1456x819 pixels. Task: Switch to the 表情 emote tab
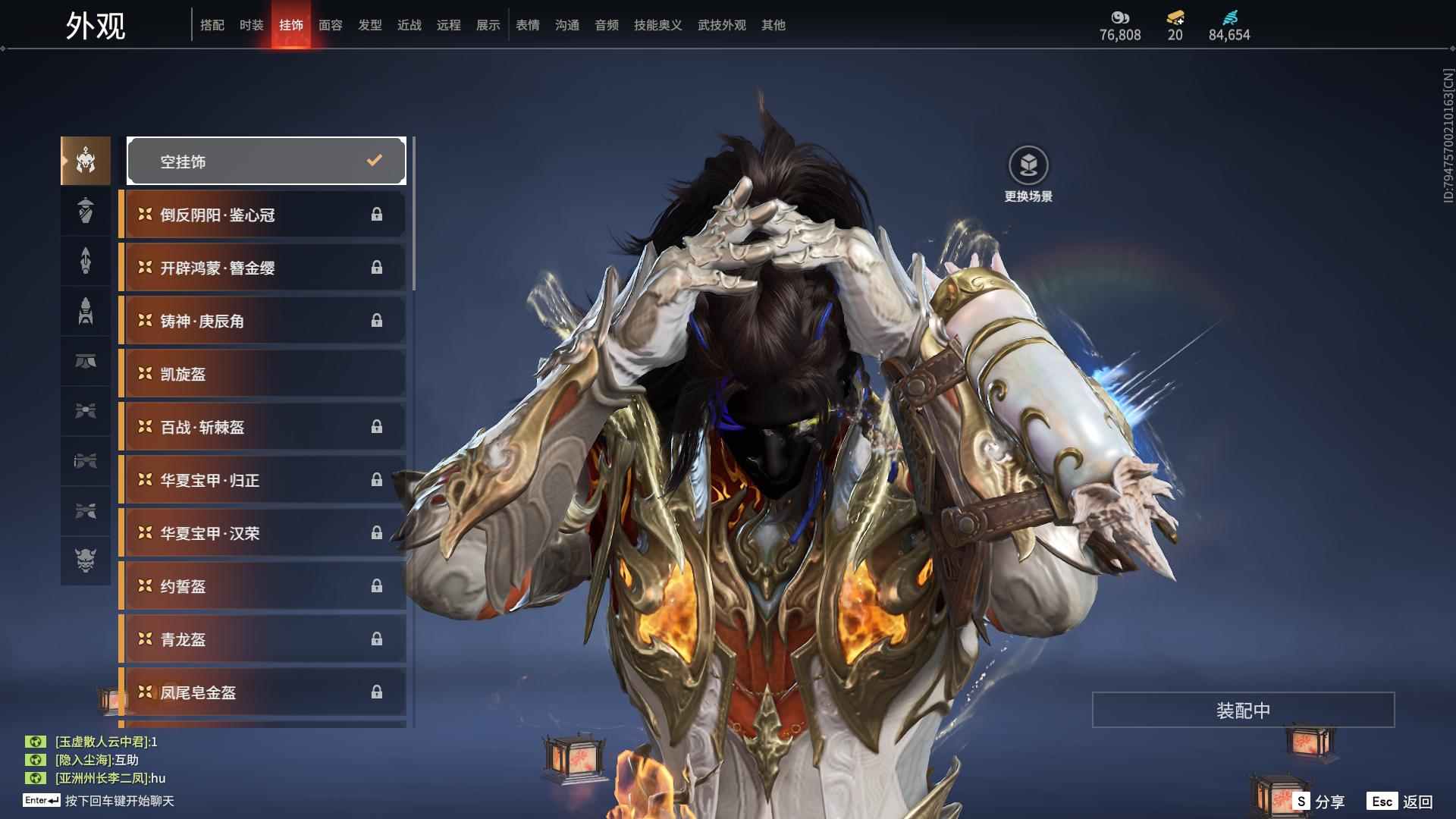point(527,25)
